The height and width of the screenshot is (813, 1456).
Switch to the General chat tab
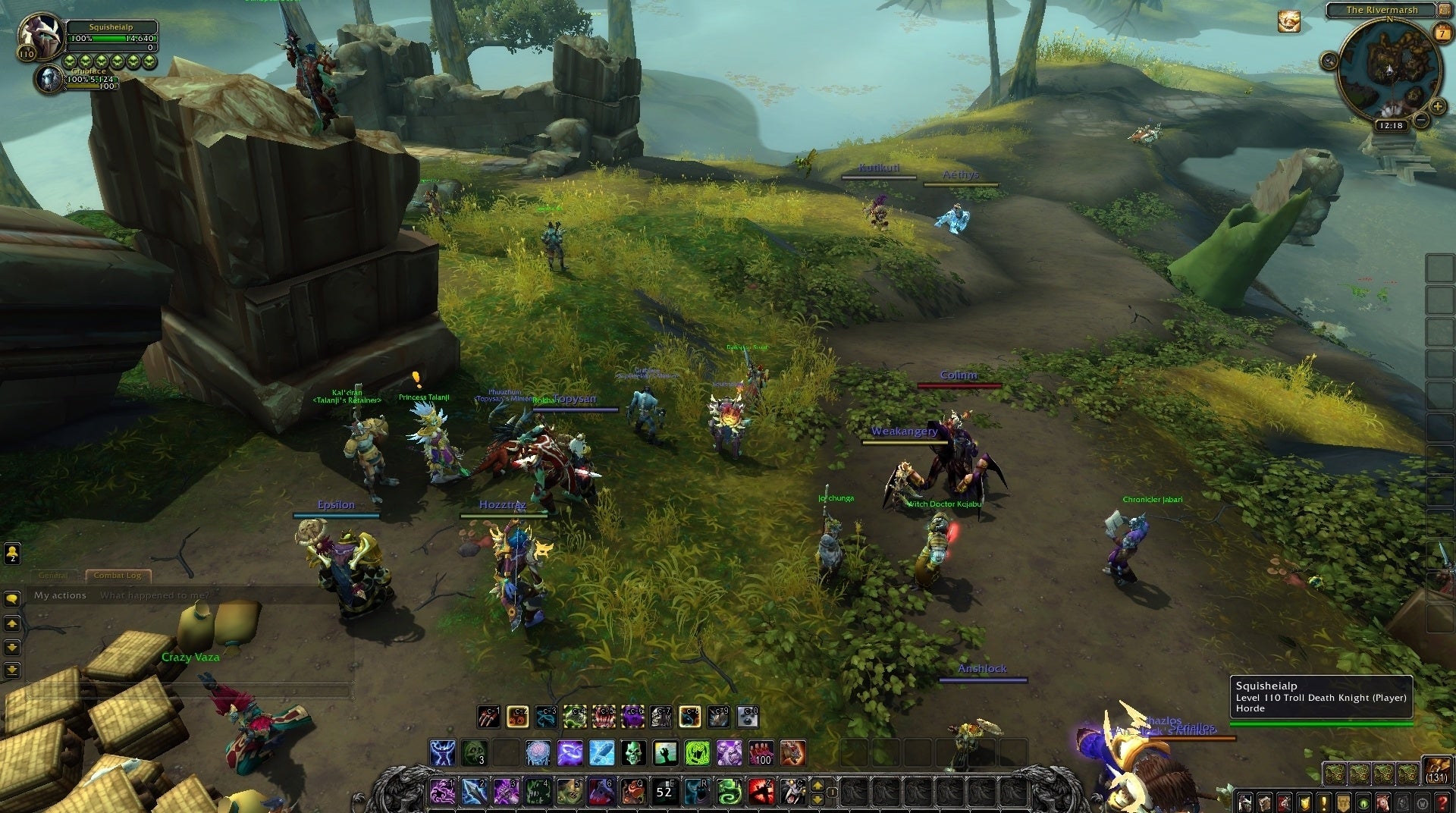[x=53, y=576]
